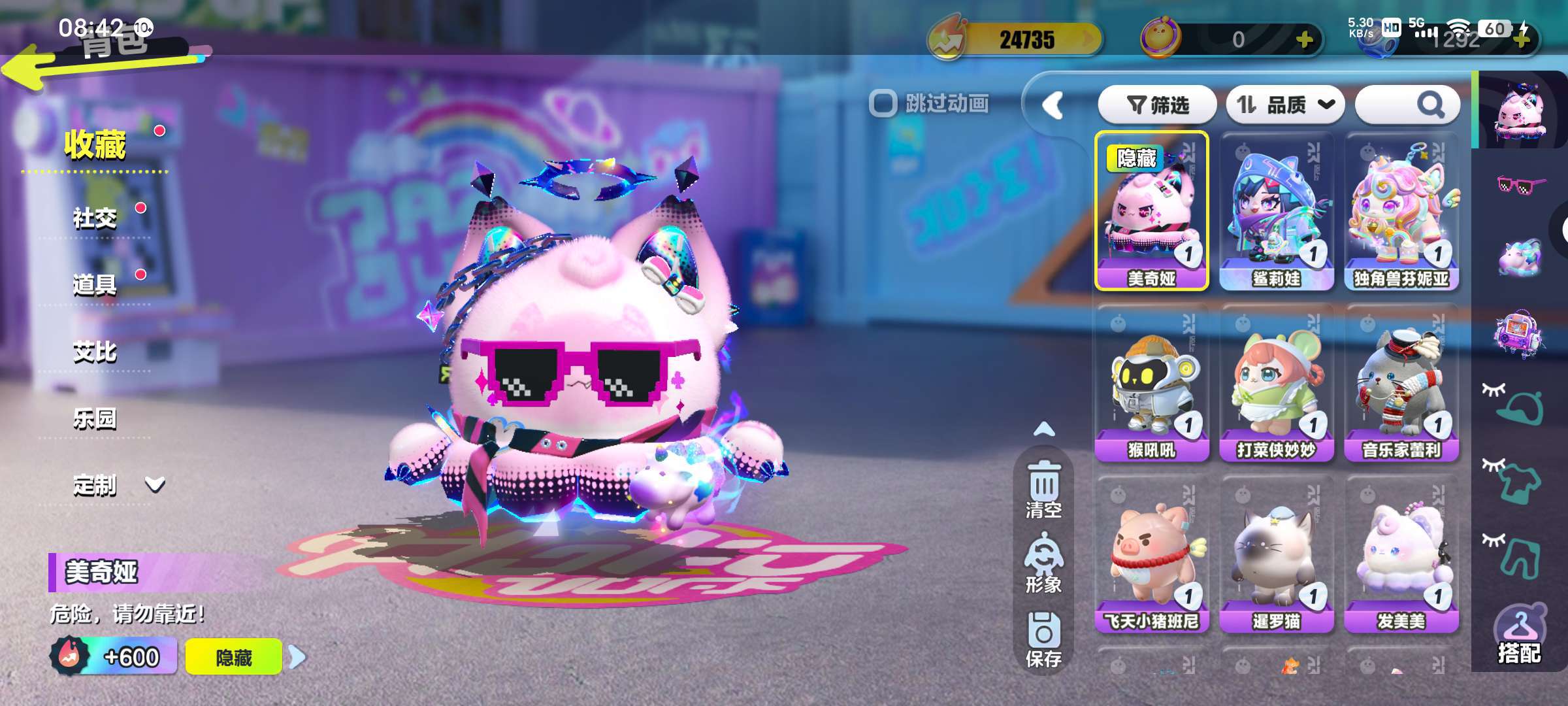Select the 暹罗猫 character card
The height and width of the screenshot is (706, 1568).
tap(1277, 554)
